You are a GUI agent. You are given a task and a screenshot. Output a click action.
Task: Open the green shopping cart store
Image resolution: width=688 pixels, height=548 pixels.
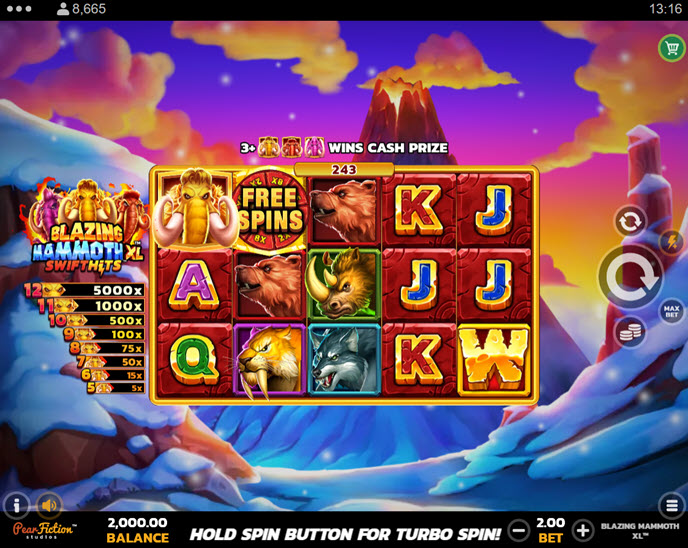[x=669, y=48]
